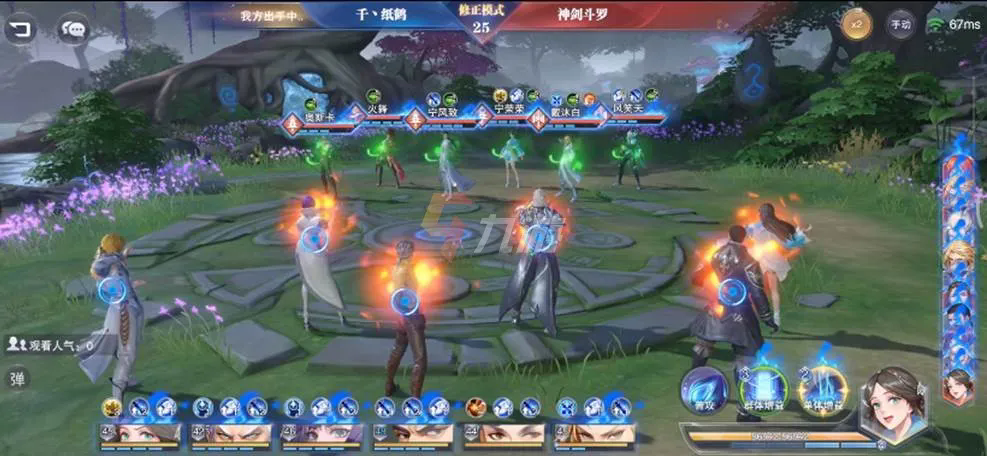Toggle the x2 battle speed
The width and height of the screenshot is (987, 456).
(855, 24)
